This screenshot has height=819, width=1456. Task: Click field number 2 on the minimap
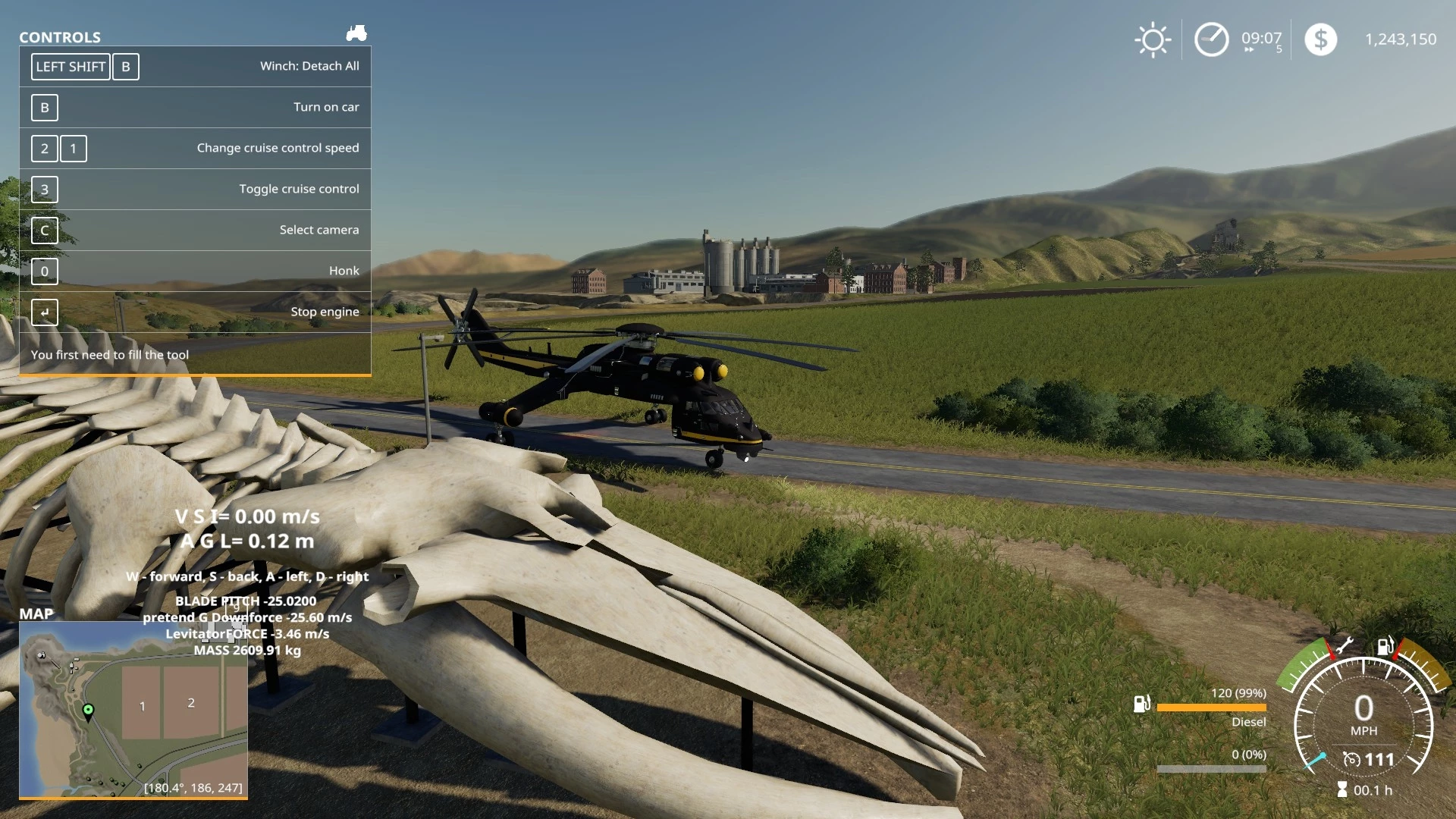191,703
